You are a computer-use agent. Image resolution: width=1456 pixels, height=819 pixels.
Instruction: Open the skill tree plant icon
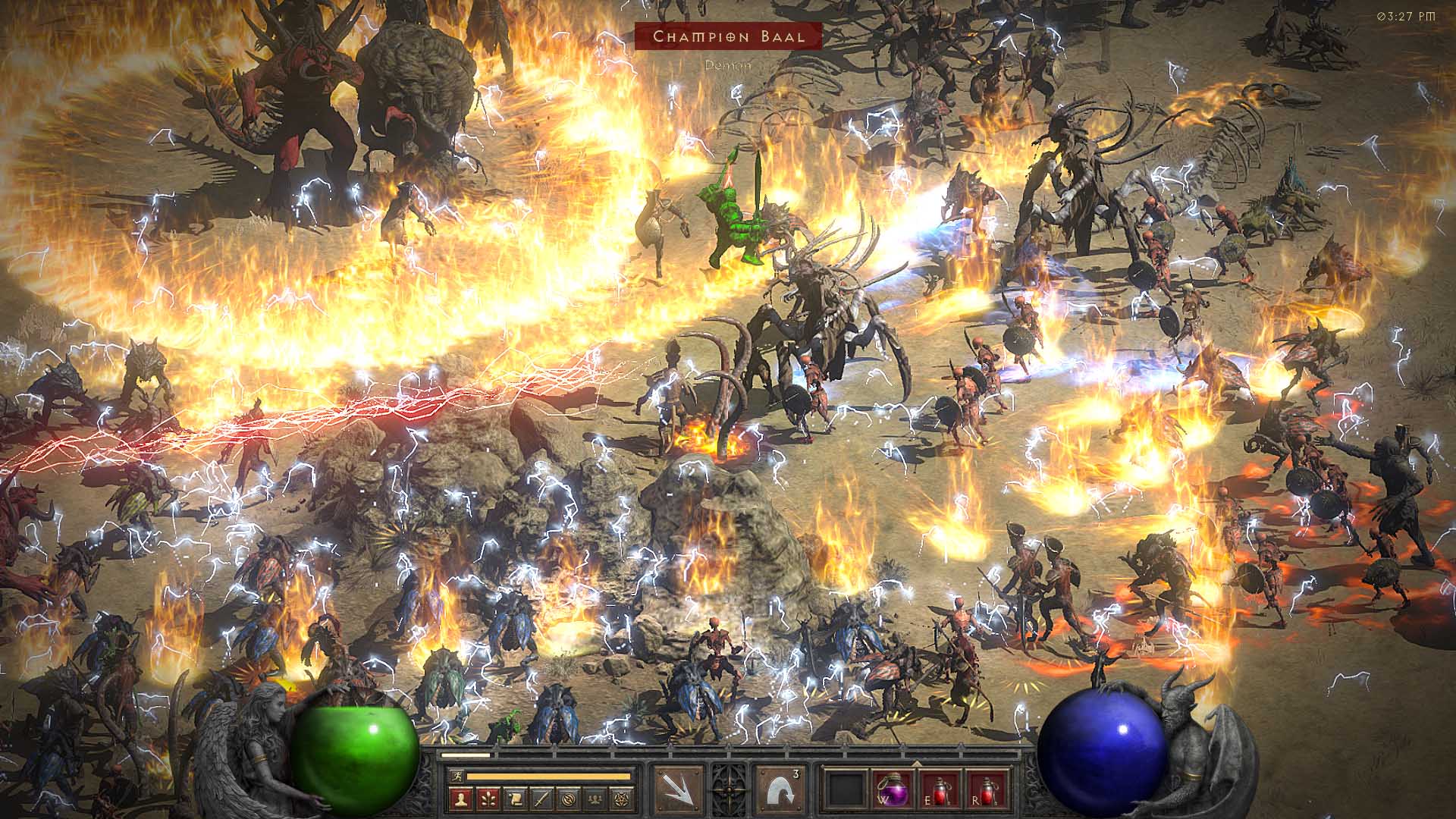pos(488,798)
